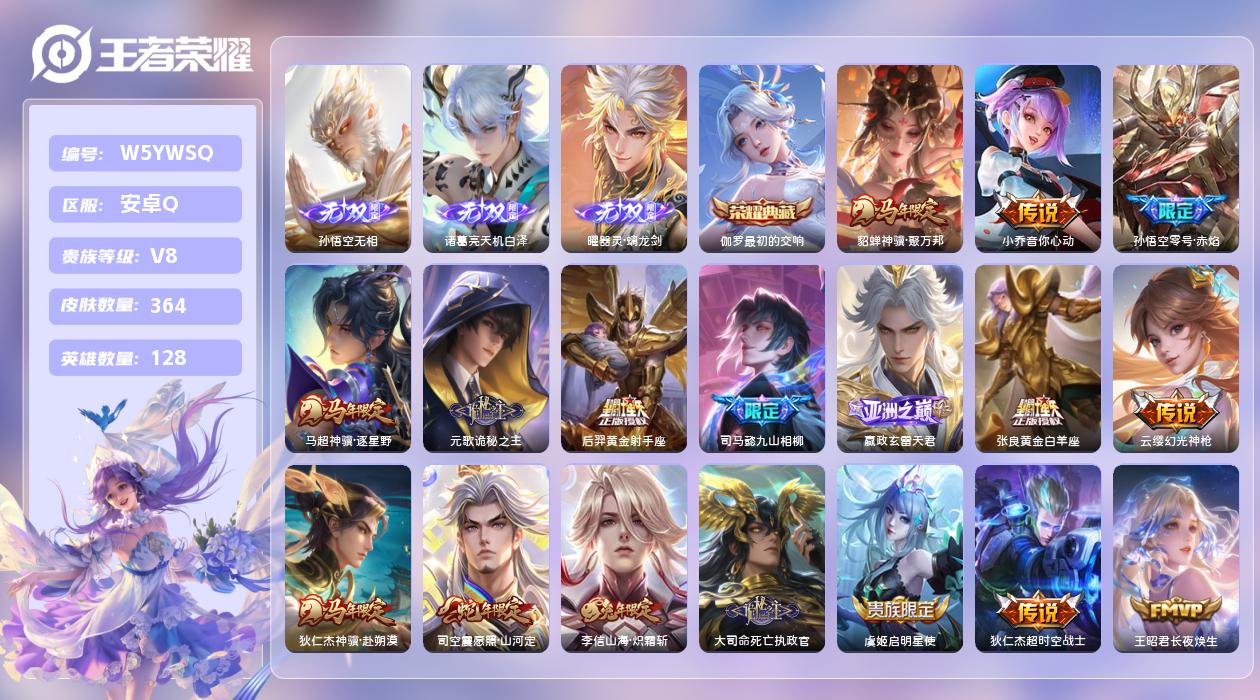The image size is (1260, 700).
Task: Choose the 李信山海·炽霜斩 skin card
Action: pyautogui.click(x=624, y=558)
